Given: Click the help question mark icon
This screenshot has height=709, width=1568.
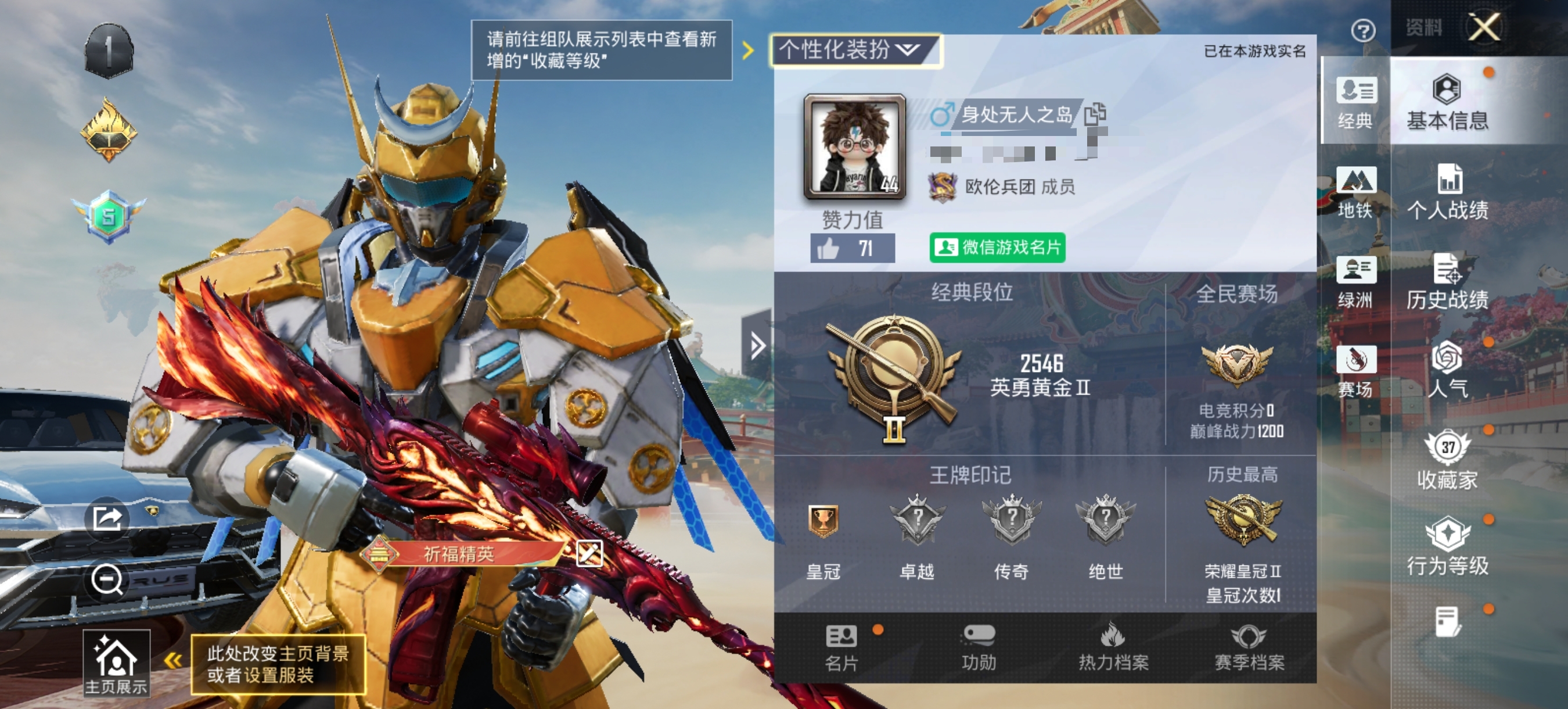Looking at the screenshot, I should click(x=1364, y=30).
